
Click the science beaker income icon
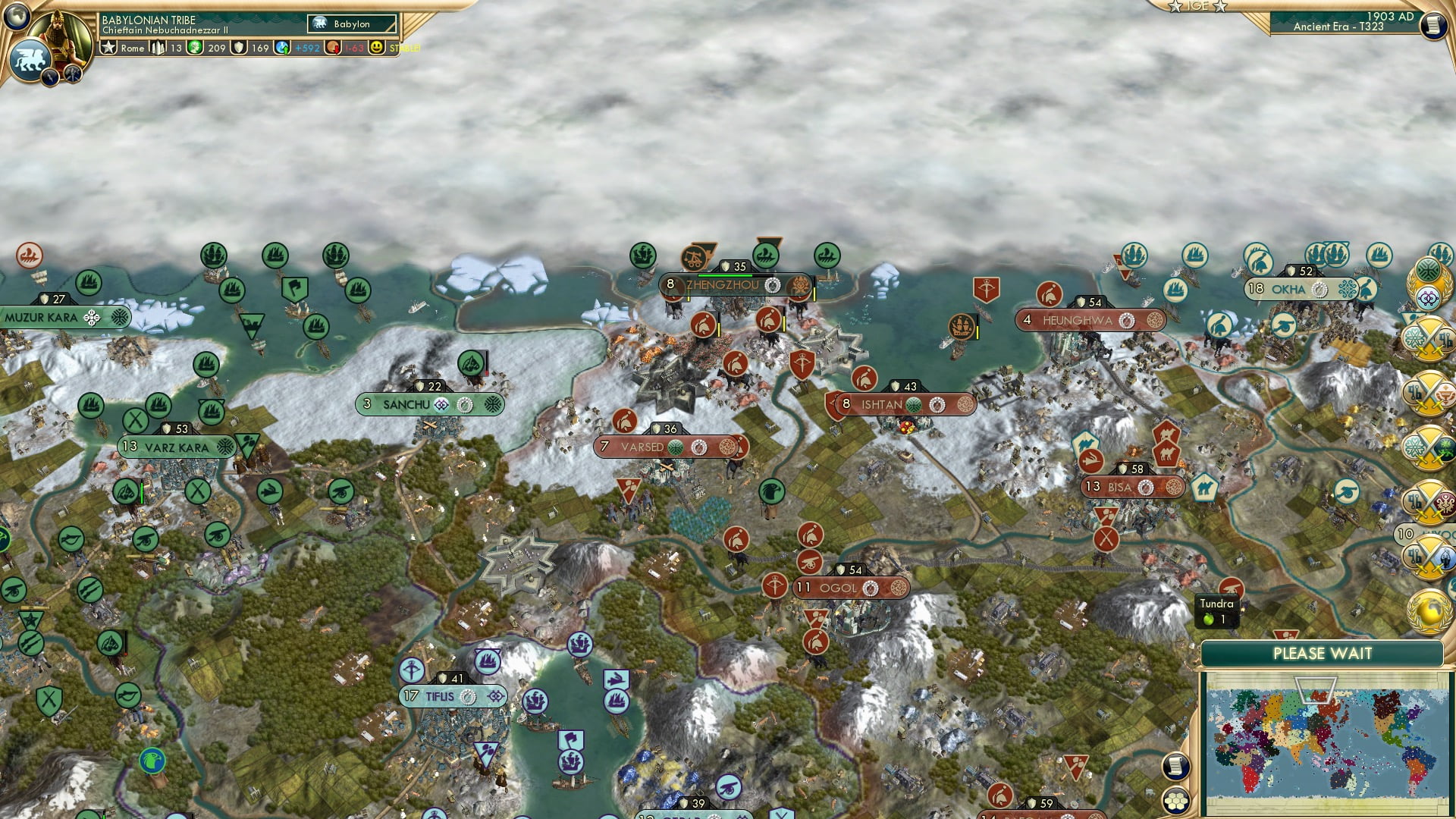click(x=282, y=47)
